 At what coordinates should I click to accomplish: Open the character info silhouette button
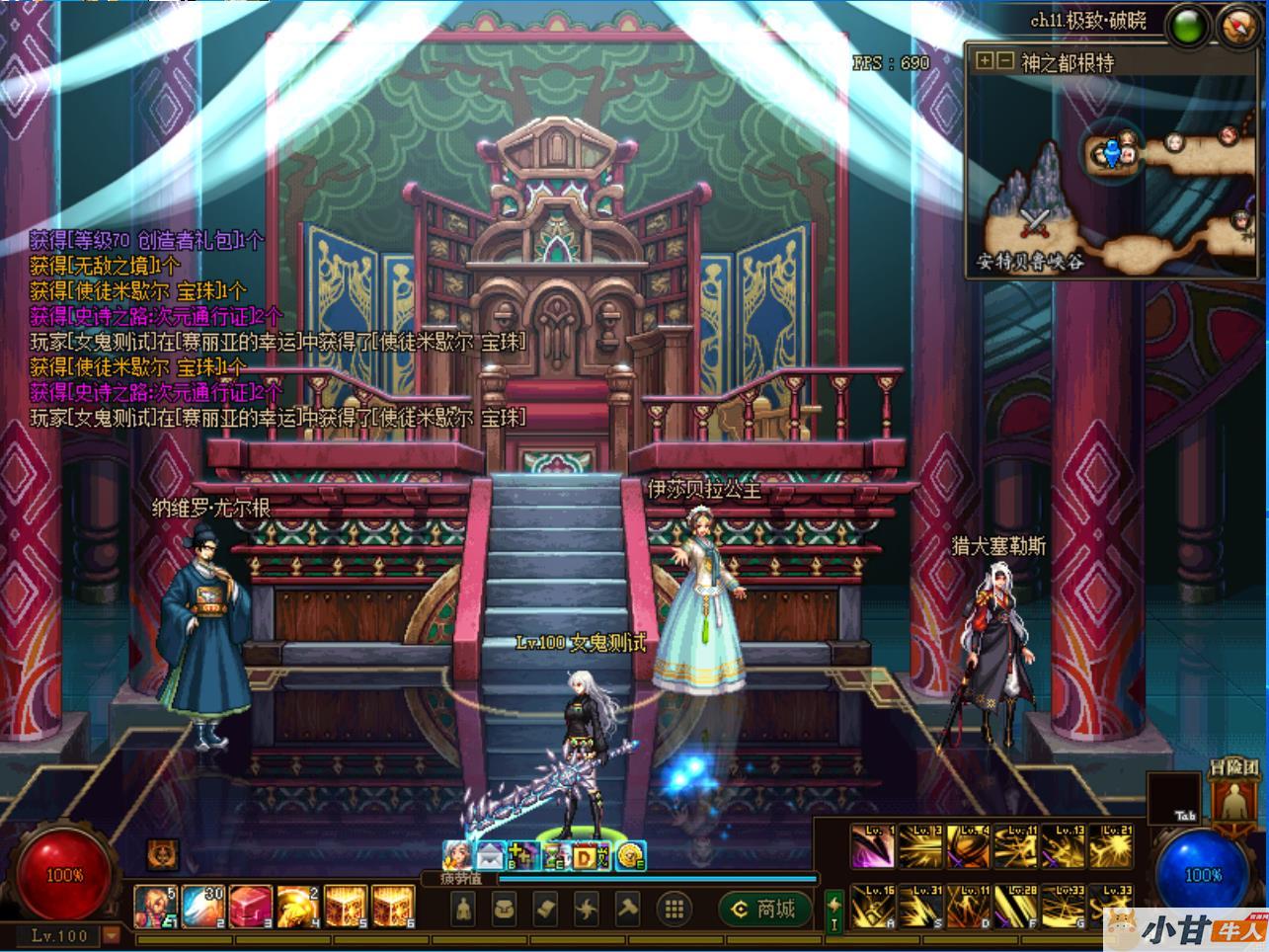pyautogui.click(x=463, y=909)
